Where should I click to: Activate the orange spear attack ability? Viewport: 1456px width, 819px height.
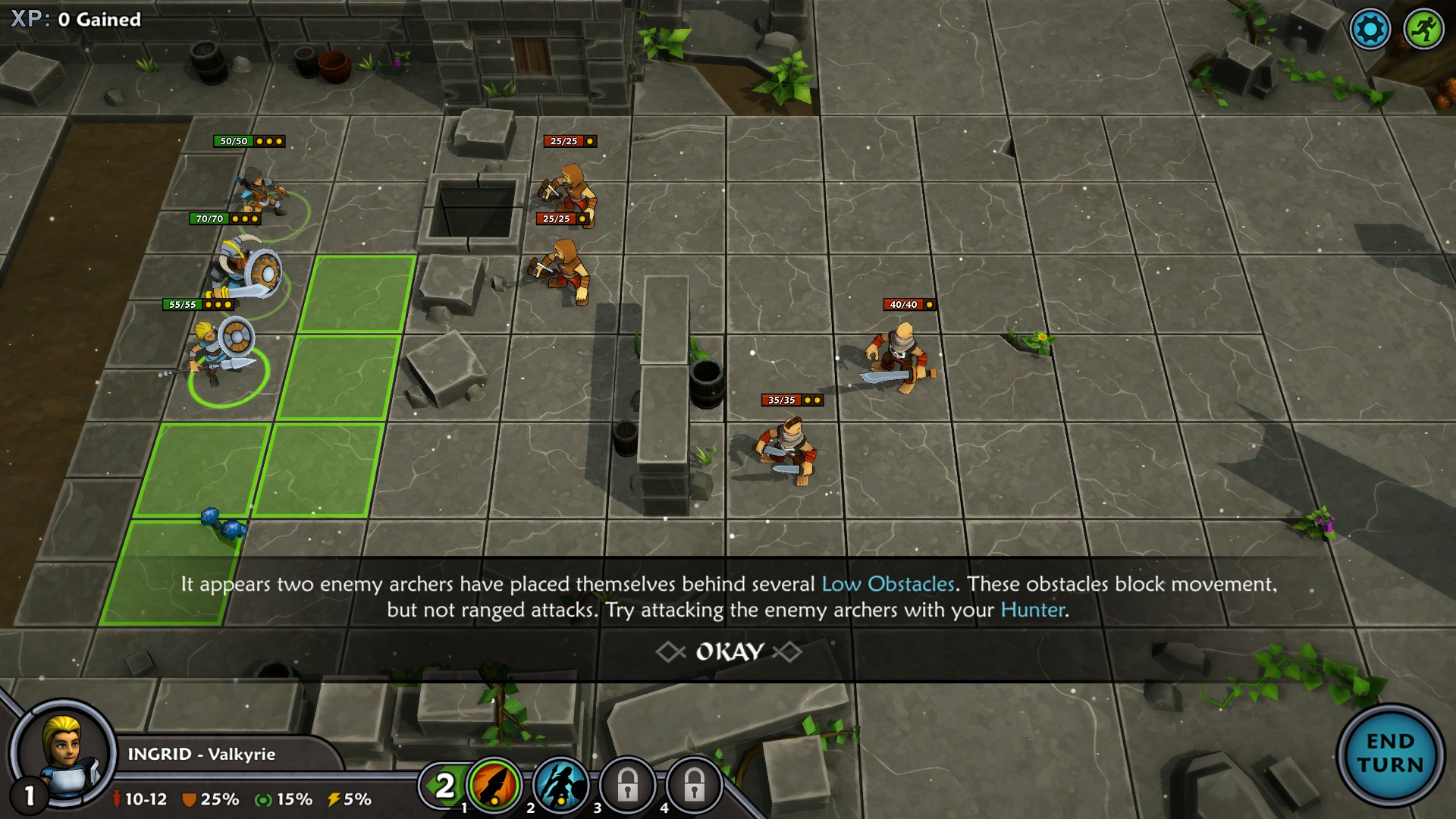(494, 786)
